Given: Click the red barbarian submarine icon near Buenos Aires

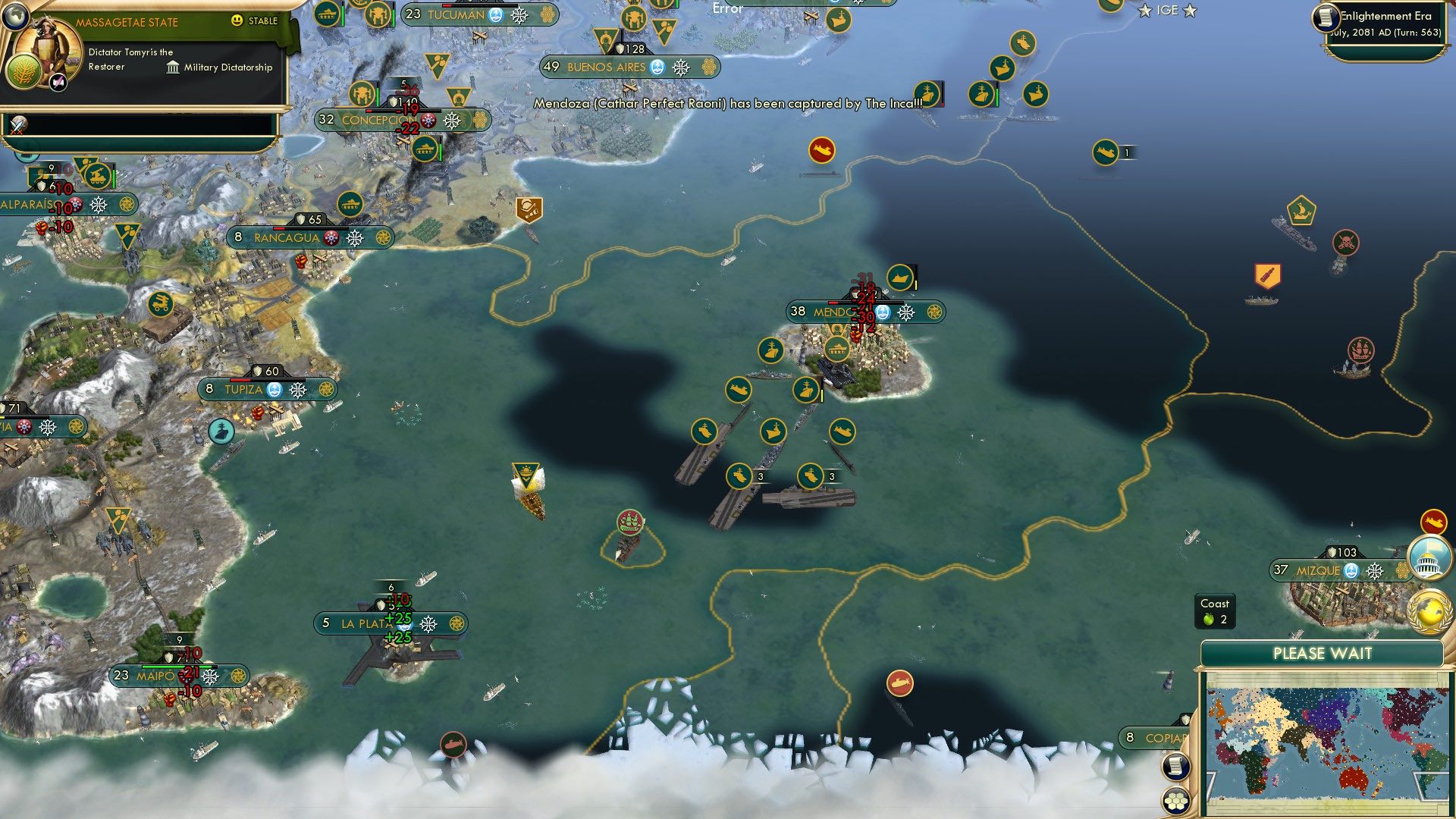Looking at the screenshot, I should pos(823,149).
